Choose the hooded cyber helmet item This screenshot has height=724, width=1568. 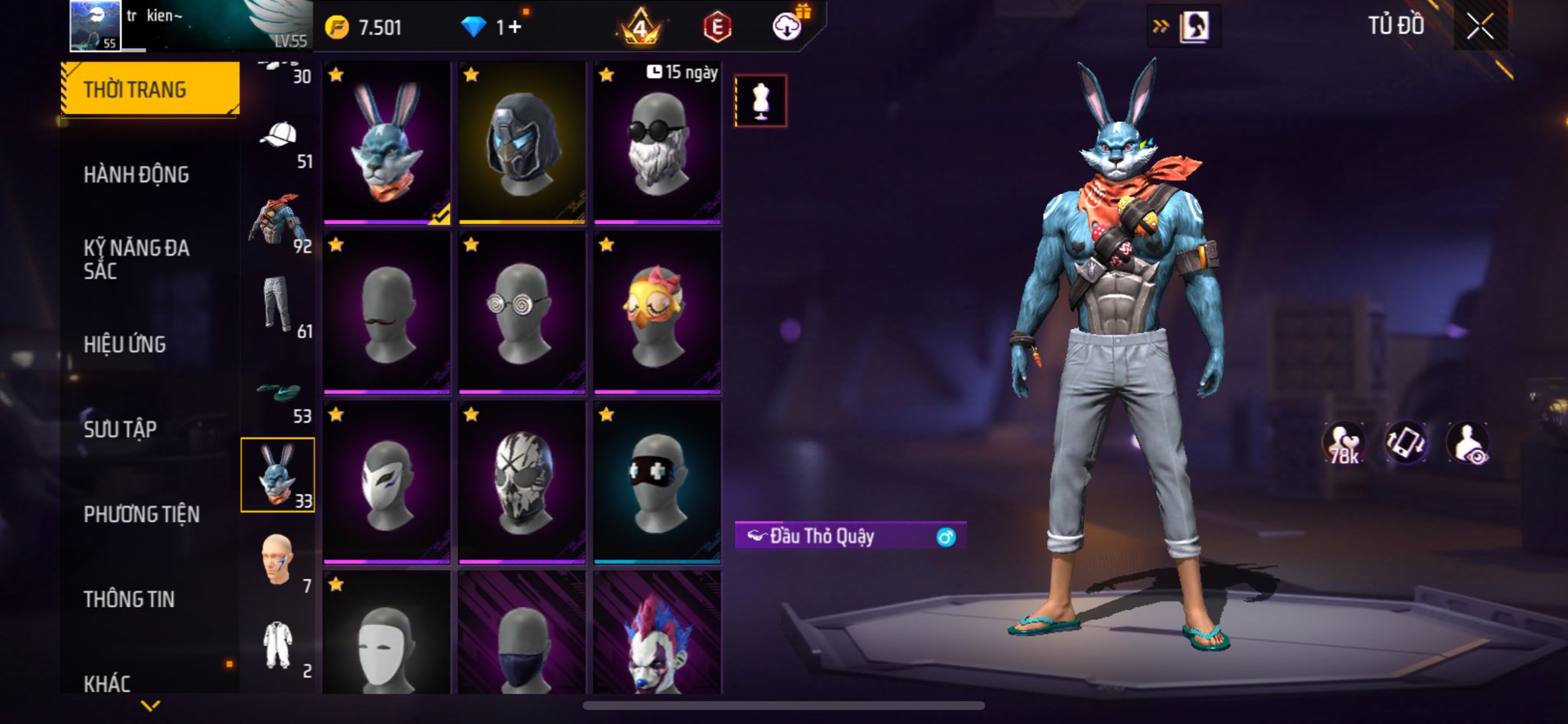click(x=522, y=143)
